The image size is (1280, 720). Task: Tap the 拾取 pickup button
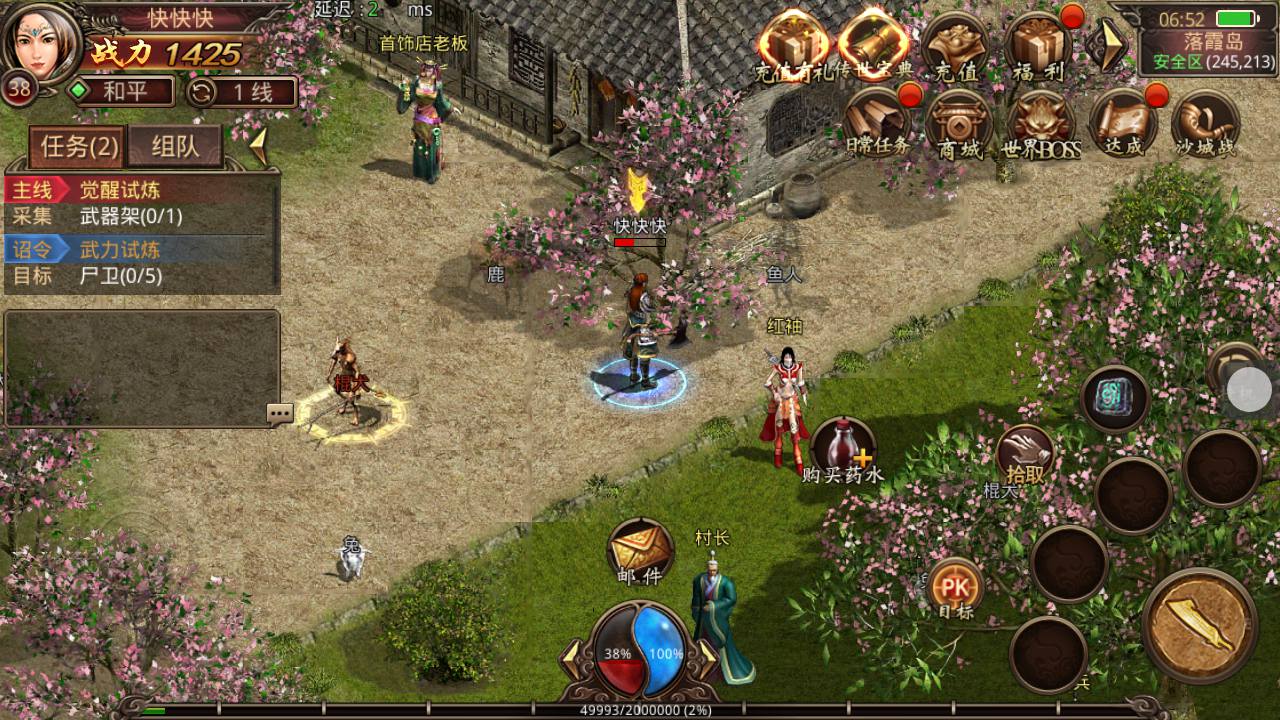click(x=1025, y=456)
